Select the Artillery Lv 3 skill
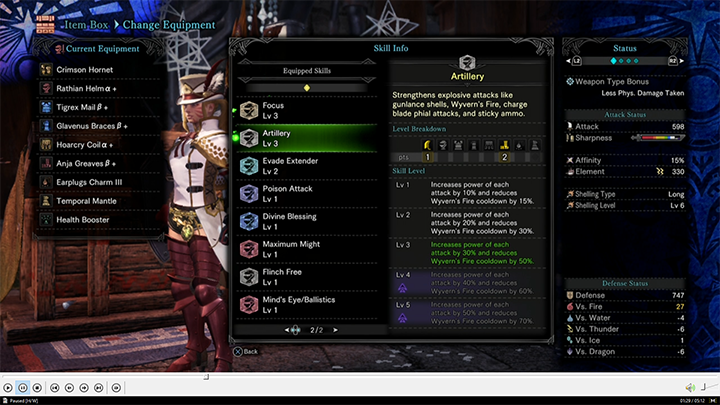720x405 pixels. point(300,138)
